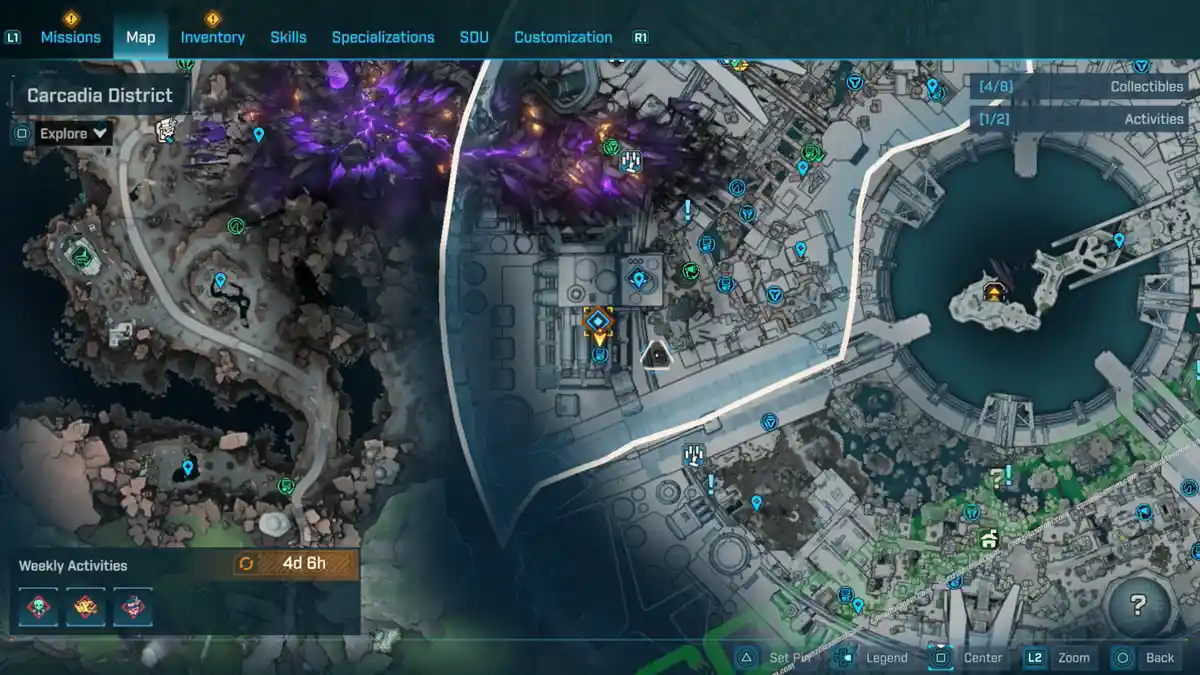Click the orange marker on the lake island

(994, 292)
